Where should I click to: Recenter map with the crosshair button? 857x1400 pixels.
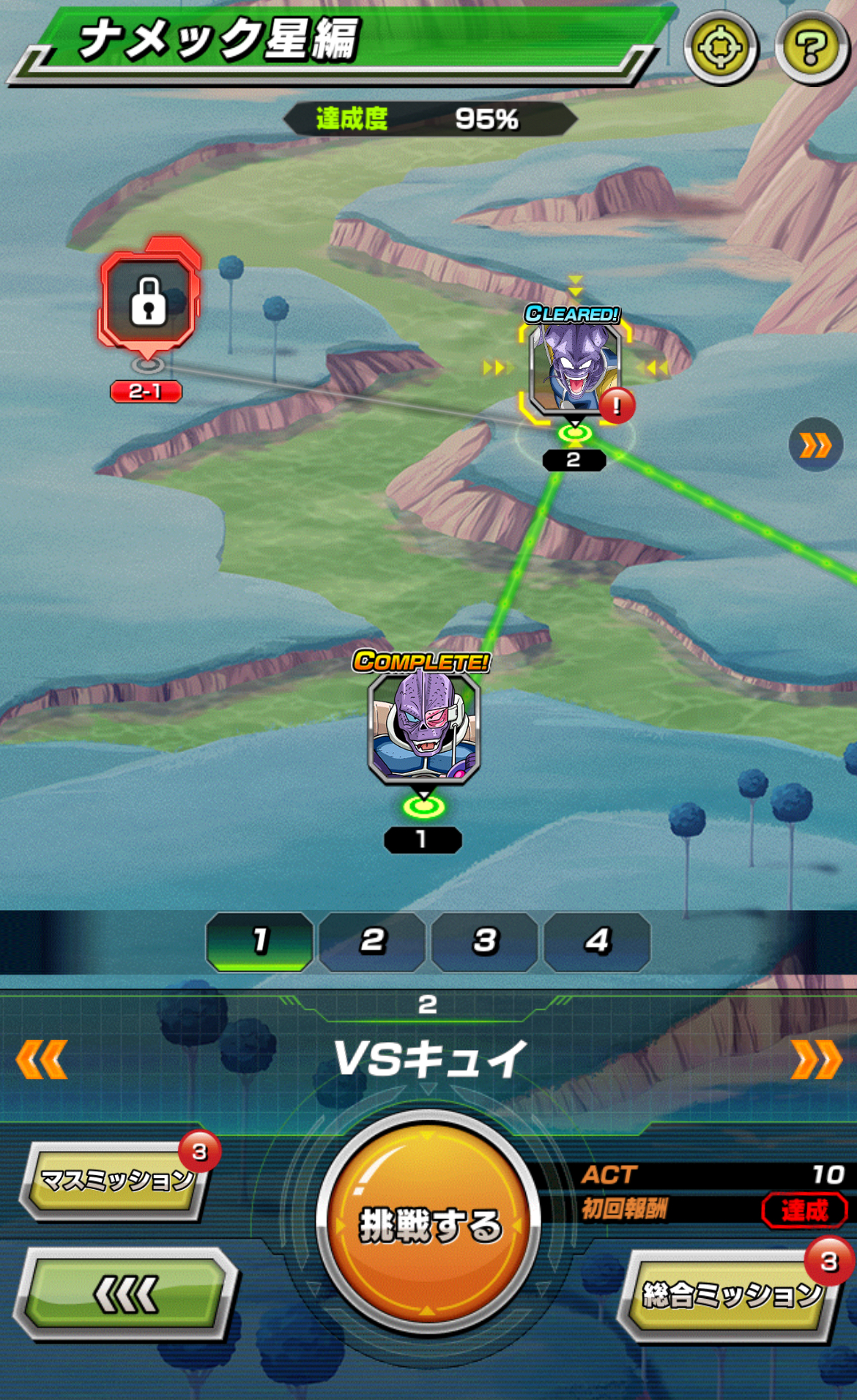[721, 48]
